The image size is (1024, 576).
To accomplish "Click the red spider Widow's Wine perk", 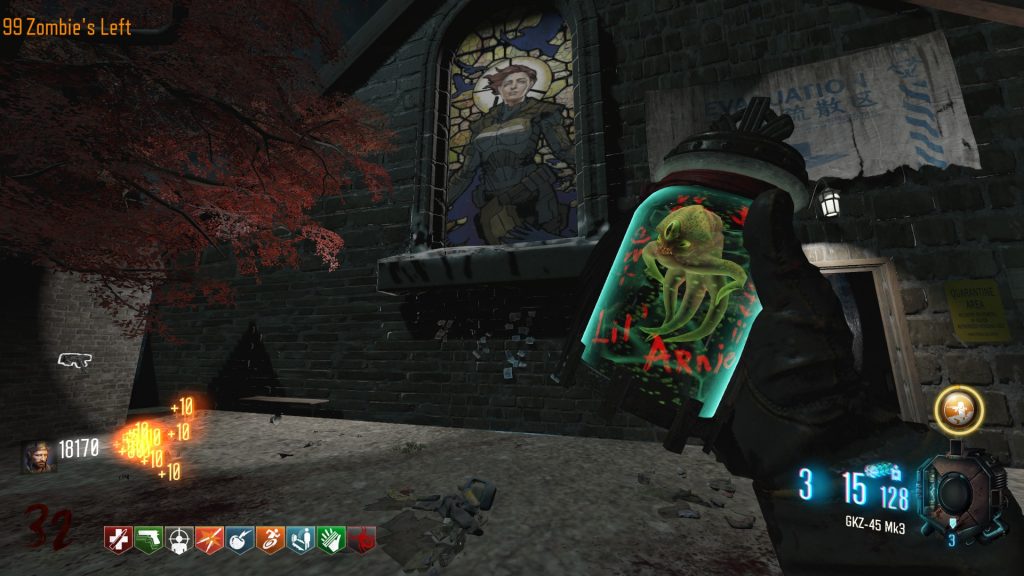I will pyautogui.click(x=361, y=539).
